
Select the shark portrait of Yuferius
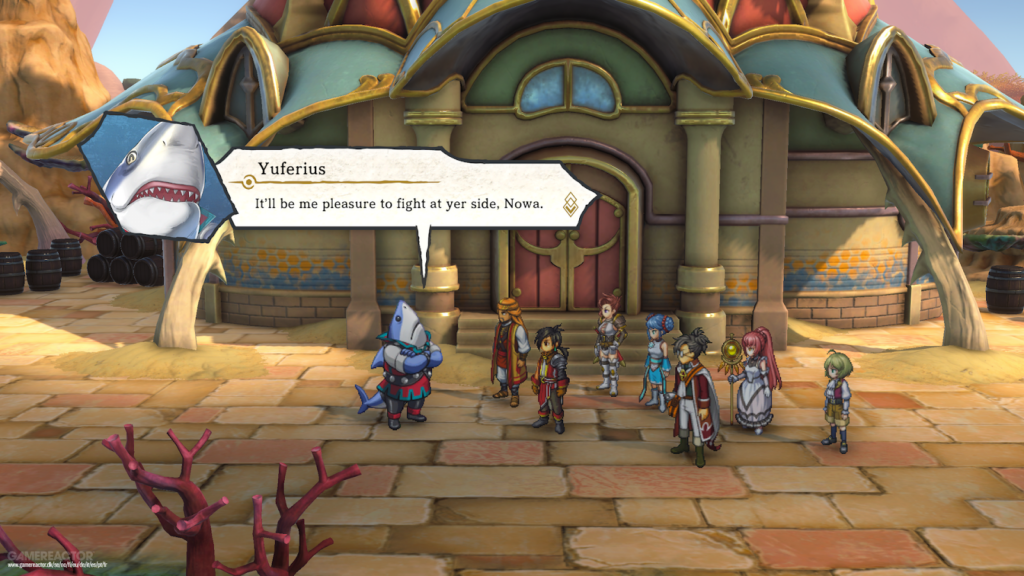[154, 176]
